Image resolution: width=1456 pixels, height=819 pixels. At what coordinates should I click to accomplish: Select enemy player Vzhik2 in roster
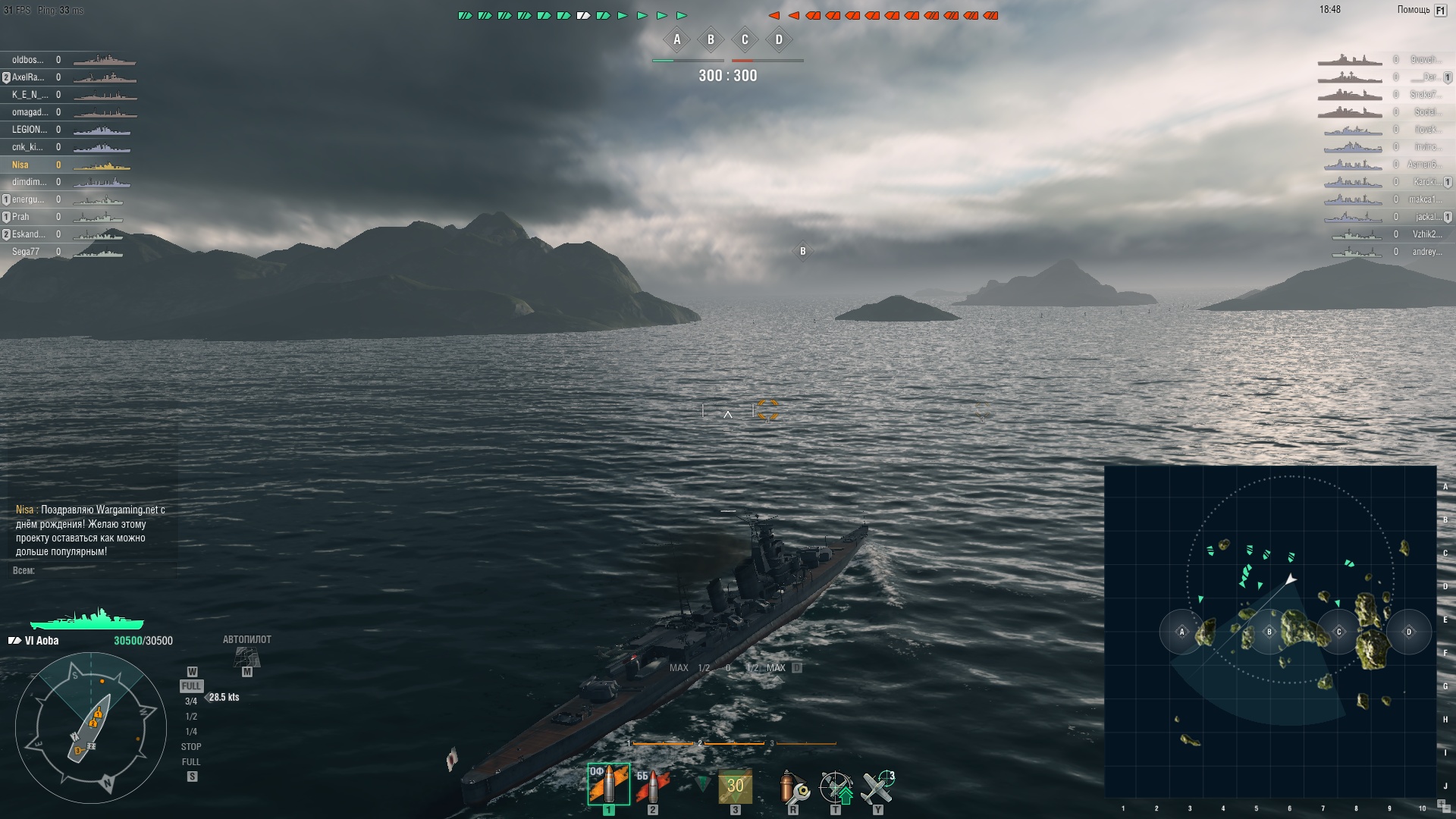(x=1426, y=234)
